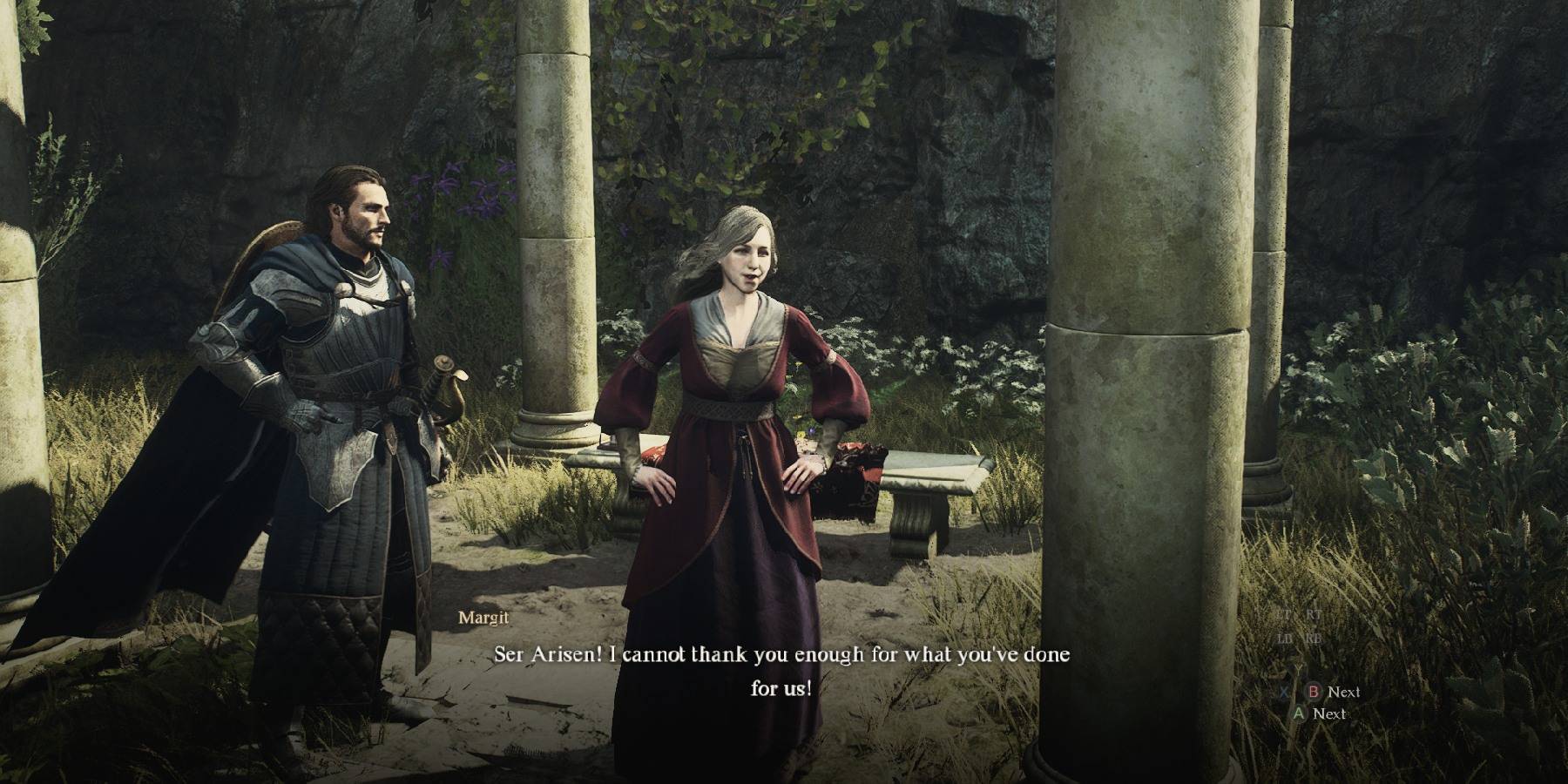Click the Y button prompt icon
The width and height of the screenshot is (1568, 784).
(x=1298, y=668)
